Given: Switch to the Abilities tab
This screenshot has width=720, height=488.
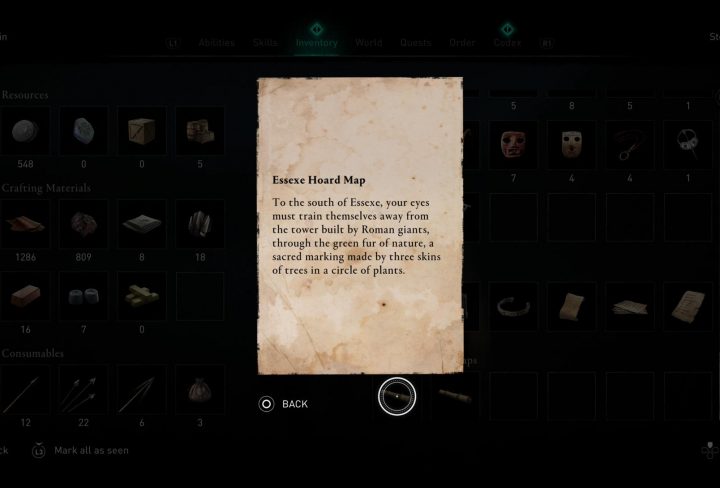Looking at the screenshot, I should tap(216, 43).
